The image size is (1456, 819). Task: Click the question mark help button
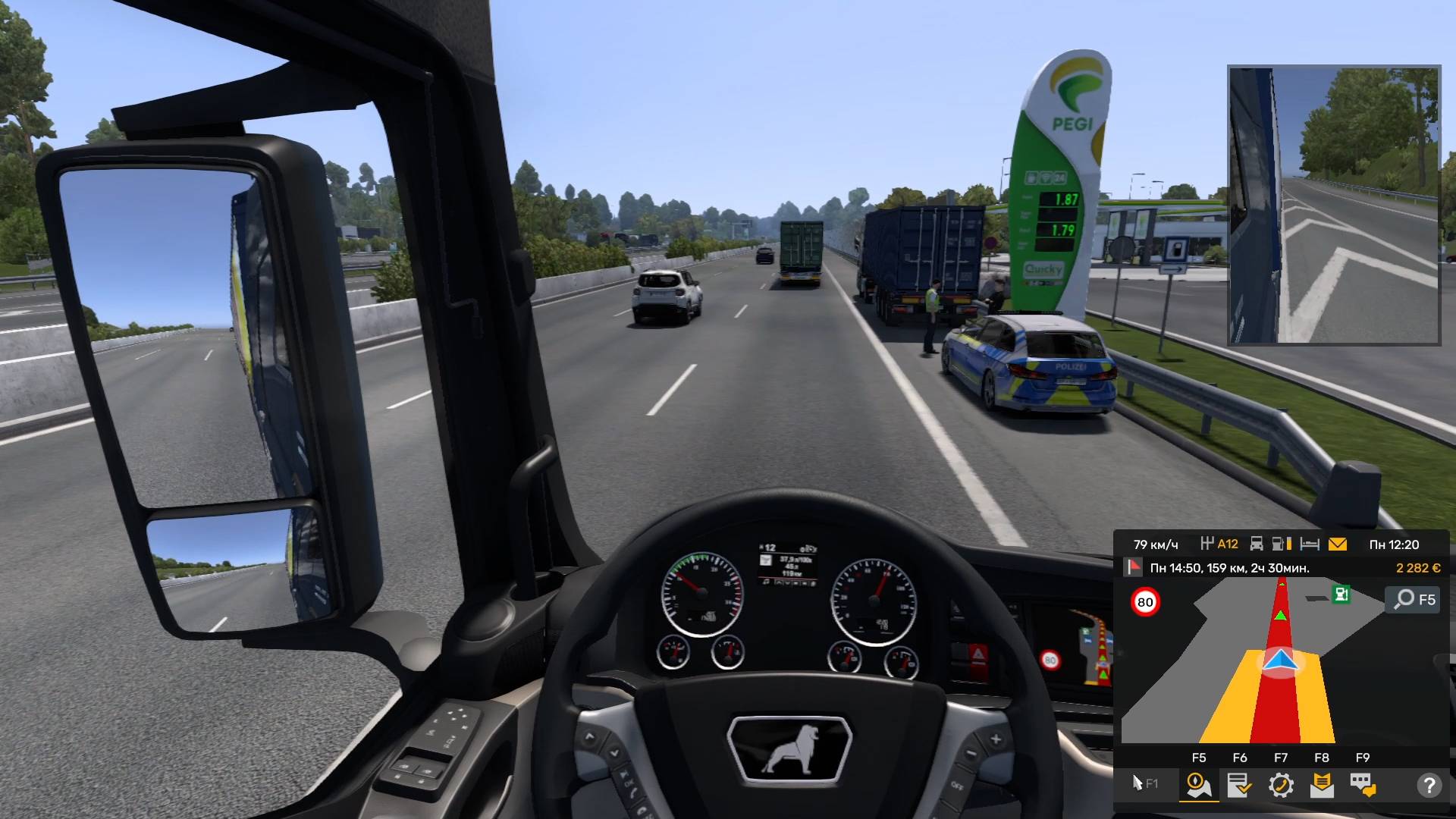coord(1429,785)
